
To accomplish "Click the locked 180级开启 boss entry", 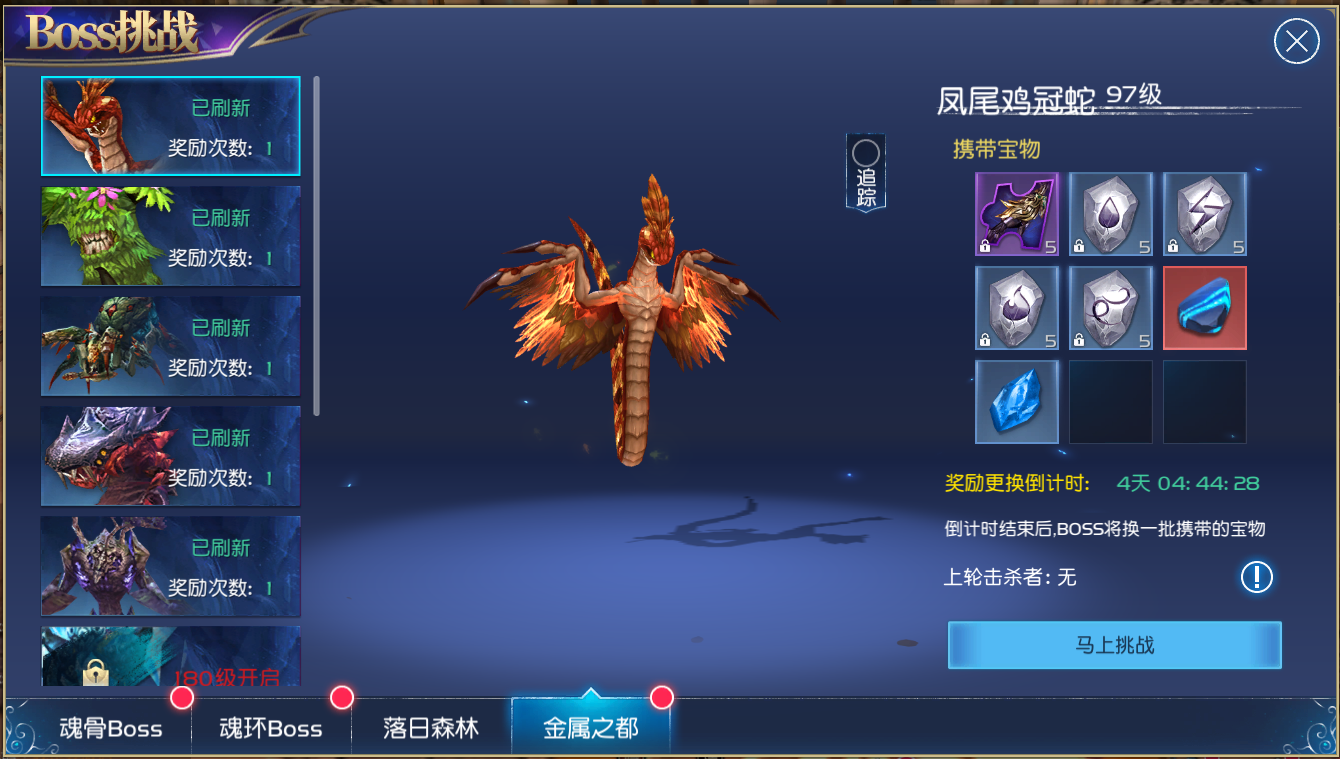I will [170, 656].
